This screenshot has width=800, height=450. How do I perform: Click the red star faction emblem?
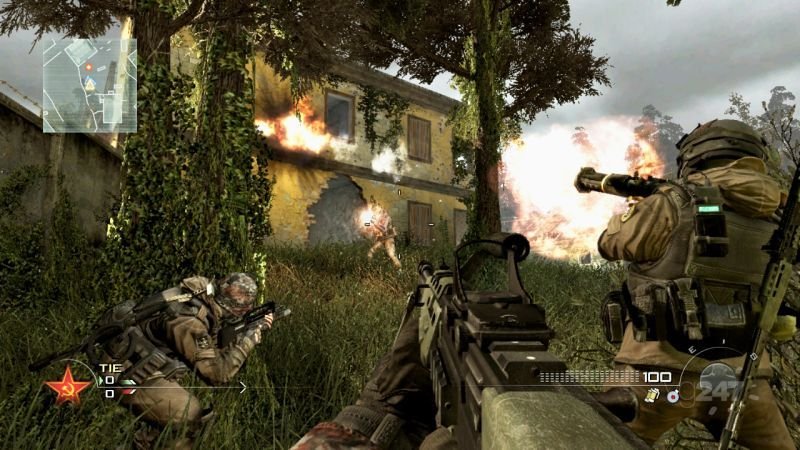coord(68,385)
